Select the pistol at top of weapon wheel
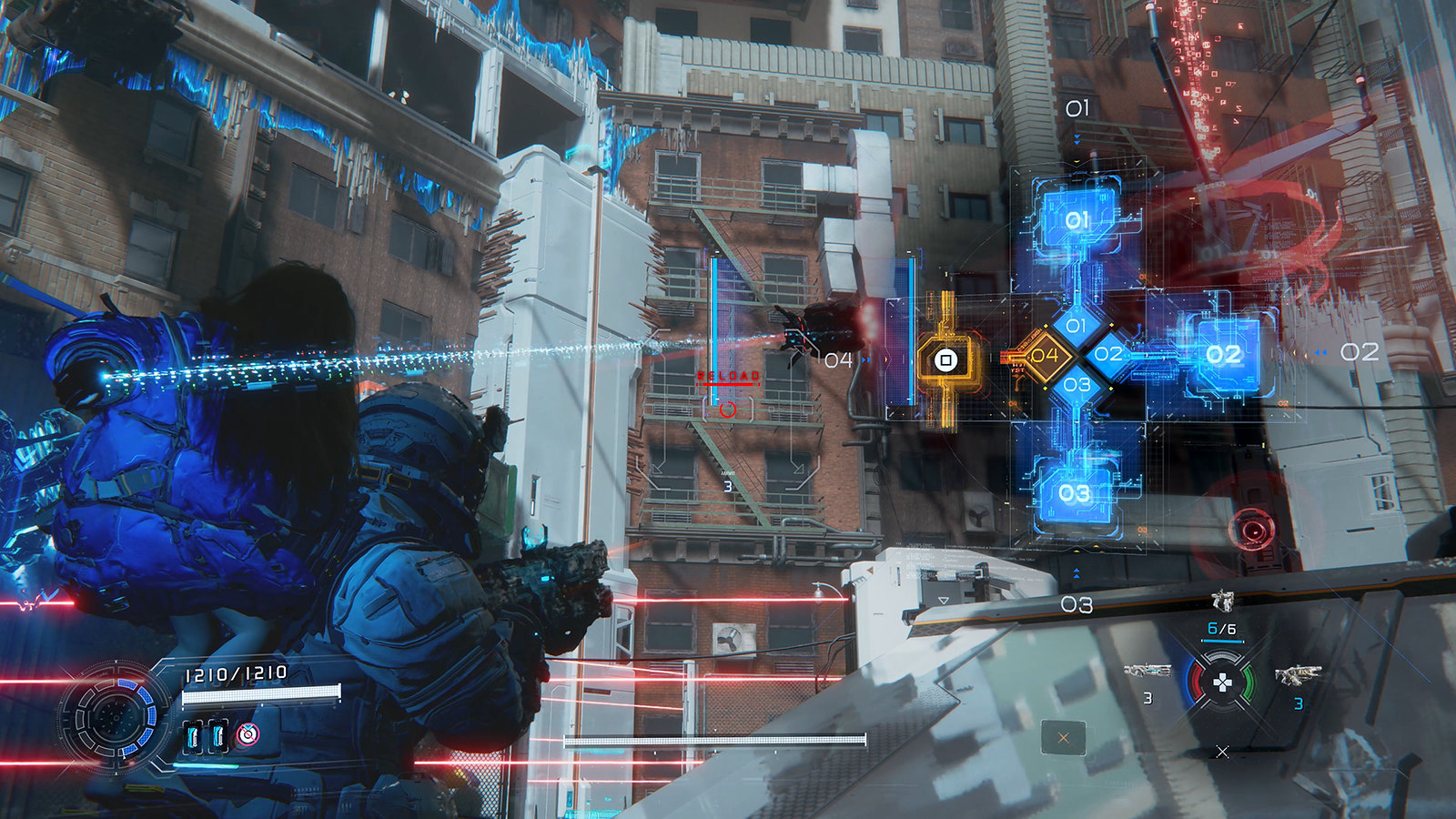 [x=1222, y=601]
